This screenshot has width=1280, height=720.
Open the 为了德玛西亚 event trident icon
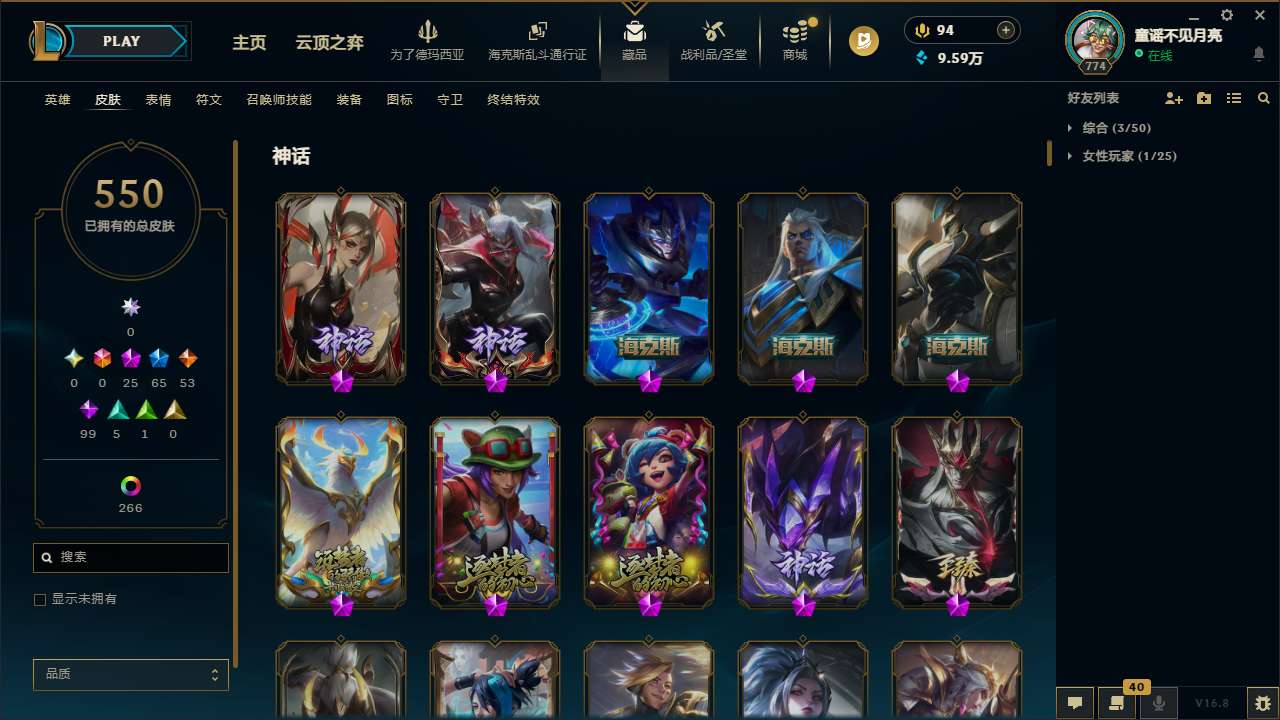click(429, 31)
